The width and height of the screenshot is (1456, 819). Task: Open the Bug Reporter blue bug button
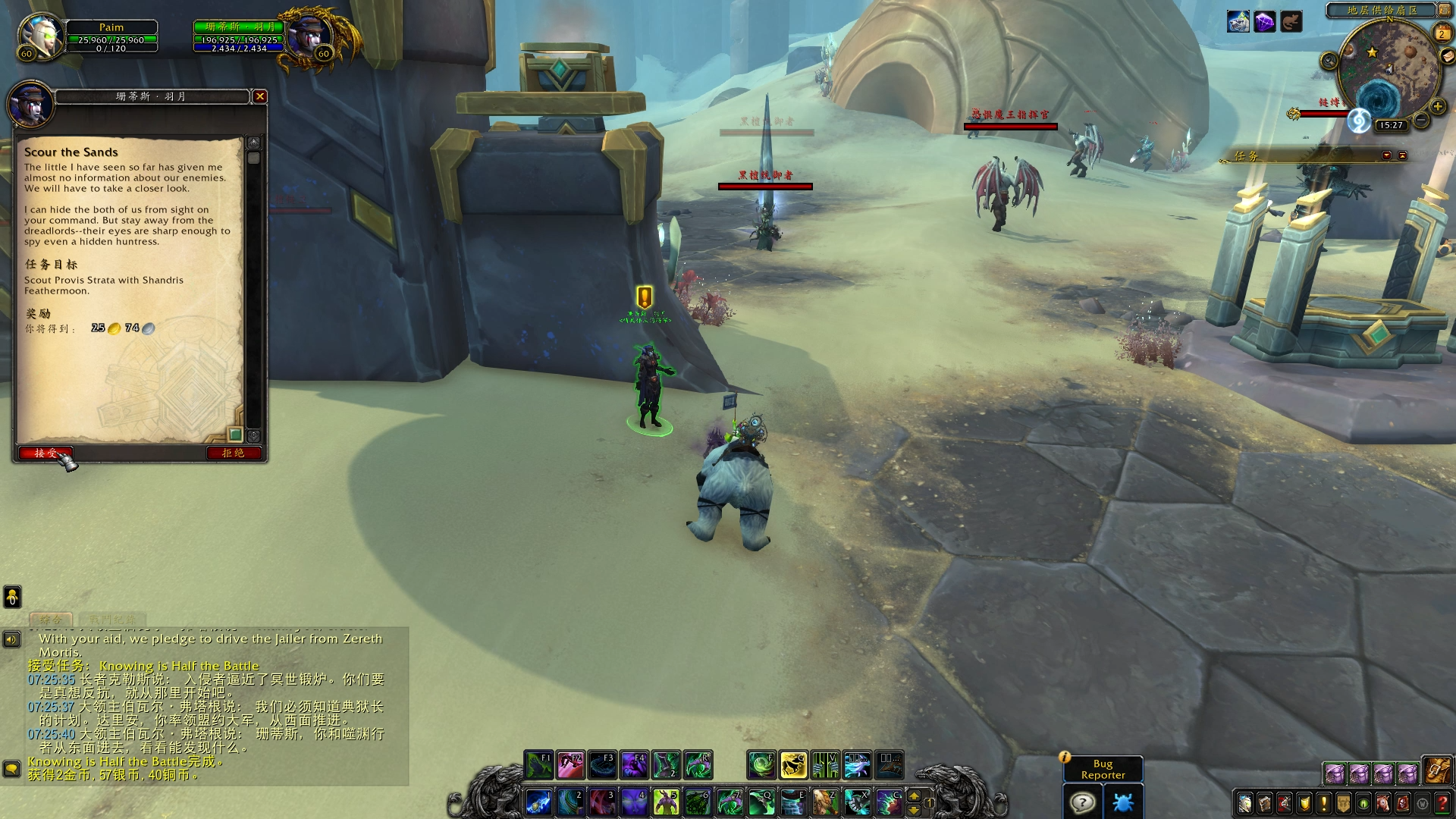coord(1122,802)
